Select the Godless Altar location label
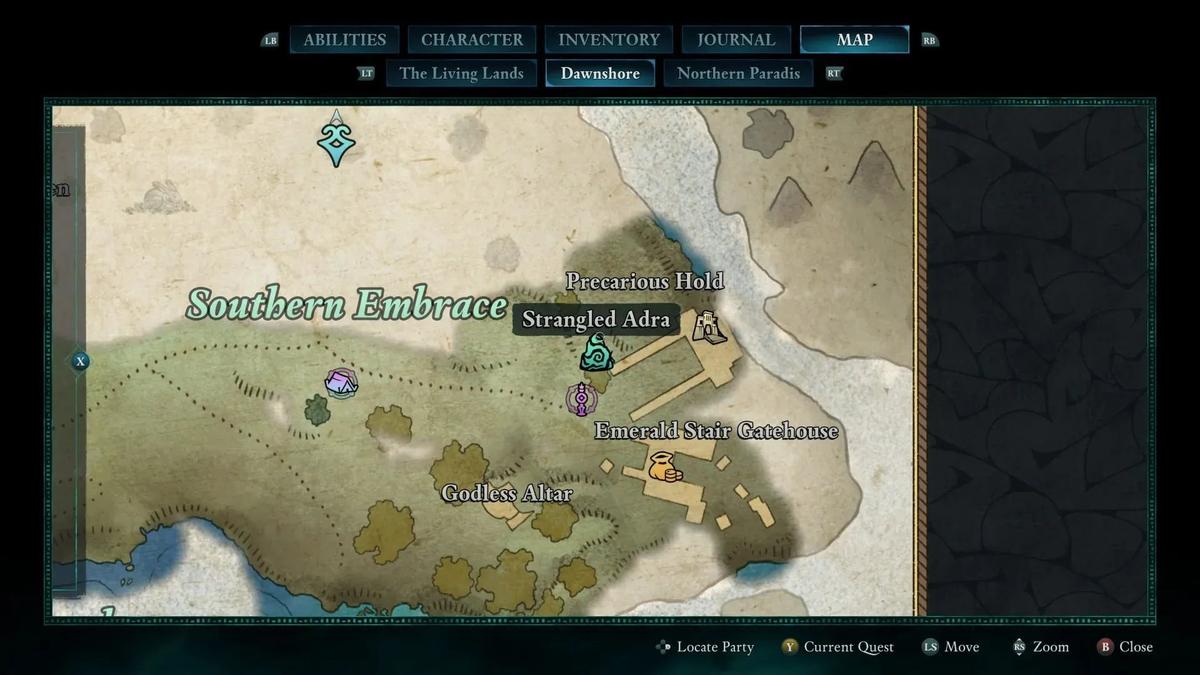 507,494
